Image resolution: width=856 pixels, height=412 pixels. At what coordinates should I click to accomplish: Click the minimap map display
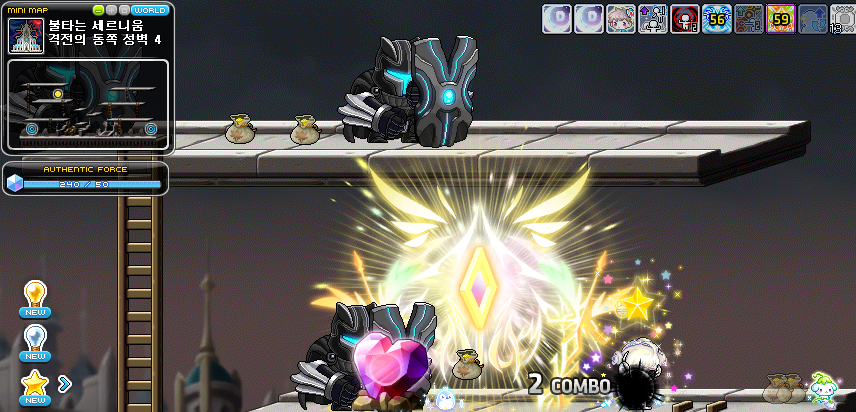tap(88, 104)
